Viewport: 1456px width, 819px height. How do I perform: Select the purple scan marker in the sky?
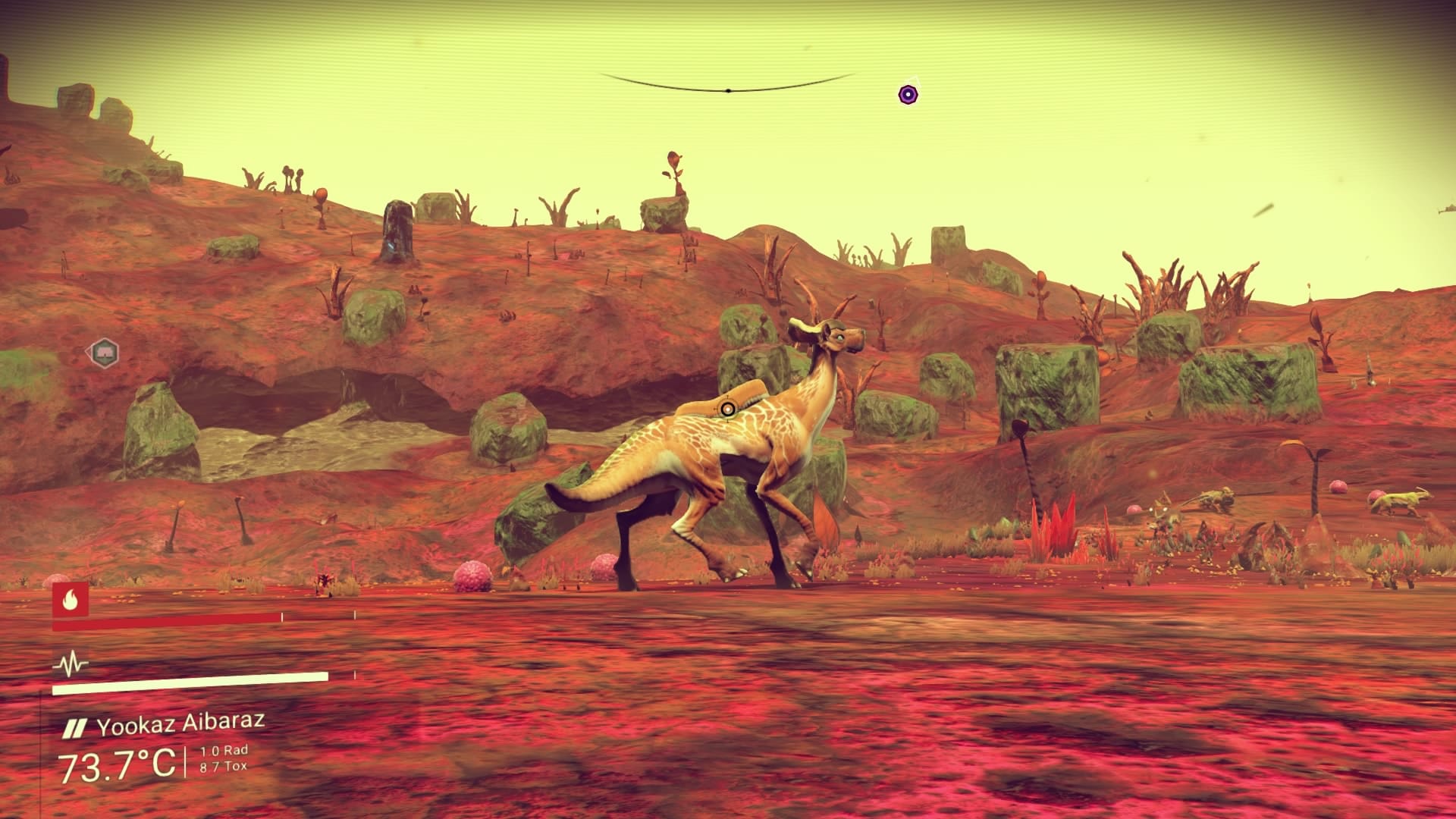click(x=906, y=95)
